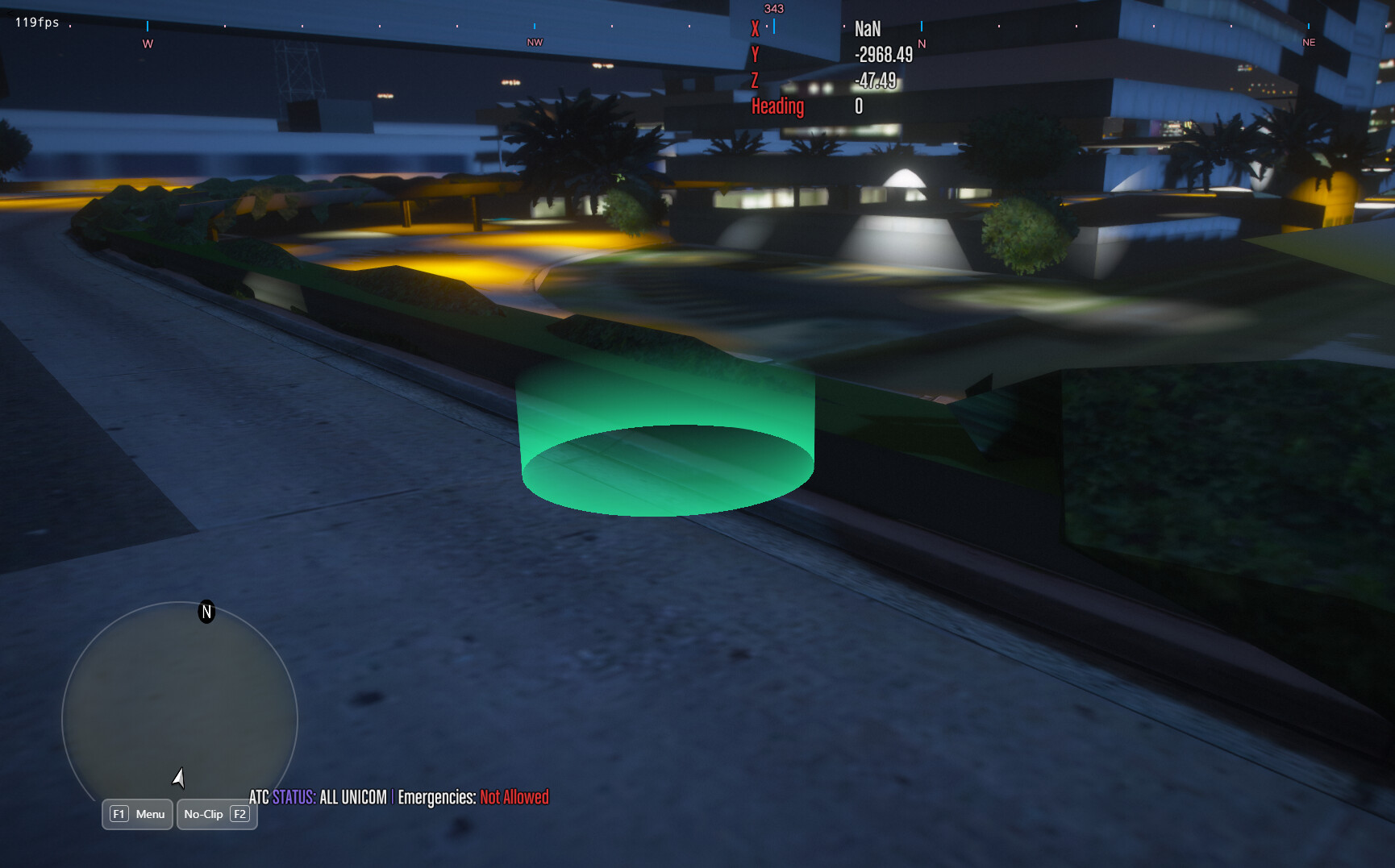Open the X coordinate NaN entry
This screenshot has height=868, width=1395.
[868, 28]
